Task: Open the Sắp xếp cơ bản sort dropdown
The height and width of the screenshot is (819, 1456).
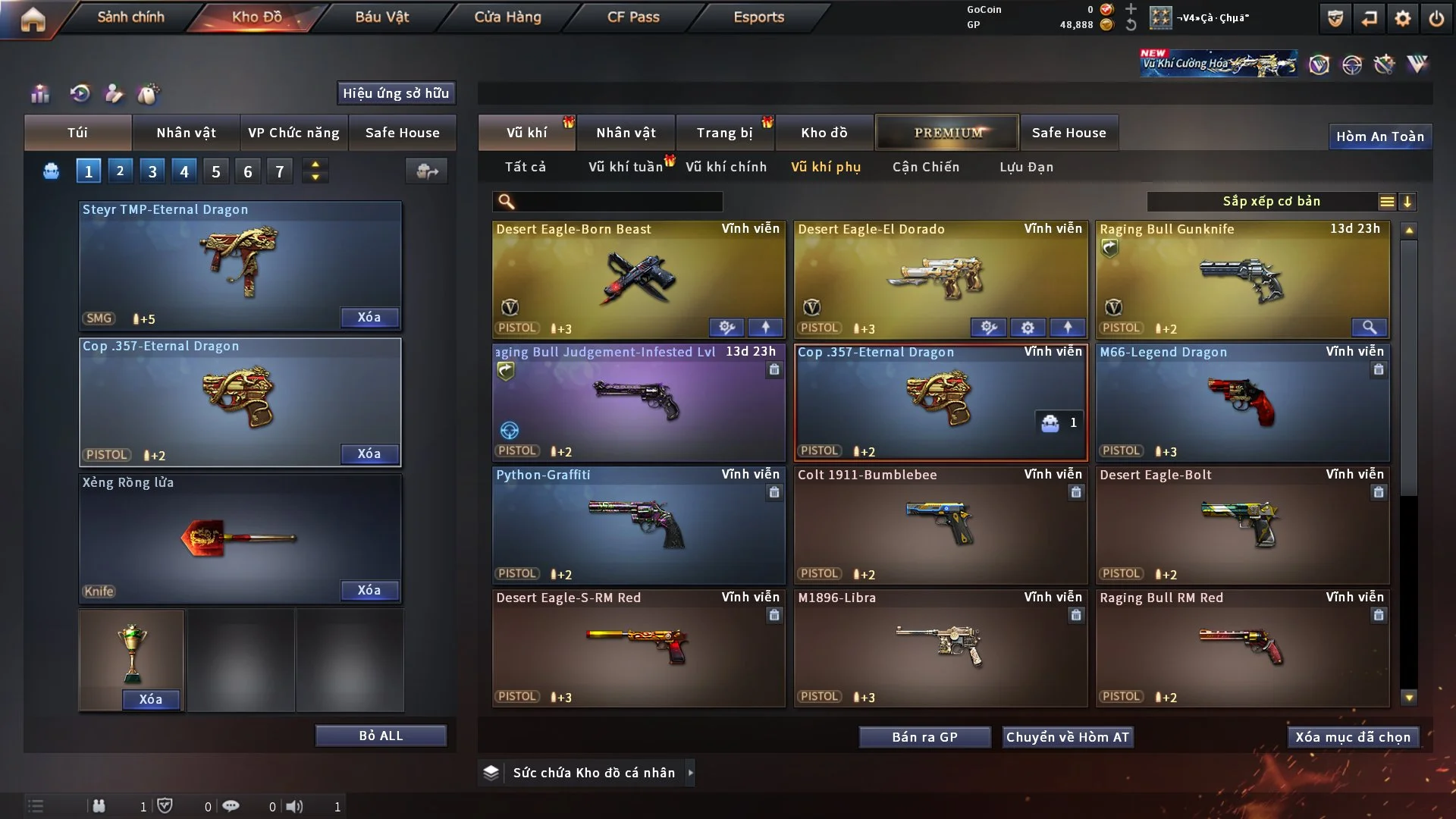Action: coord(1271,202)
